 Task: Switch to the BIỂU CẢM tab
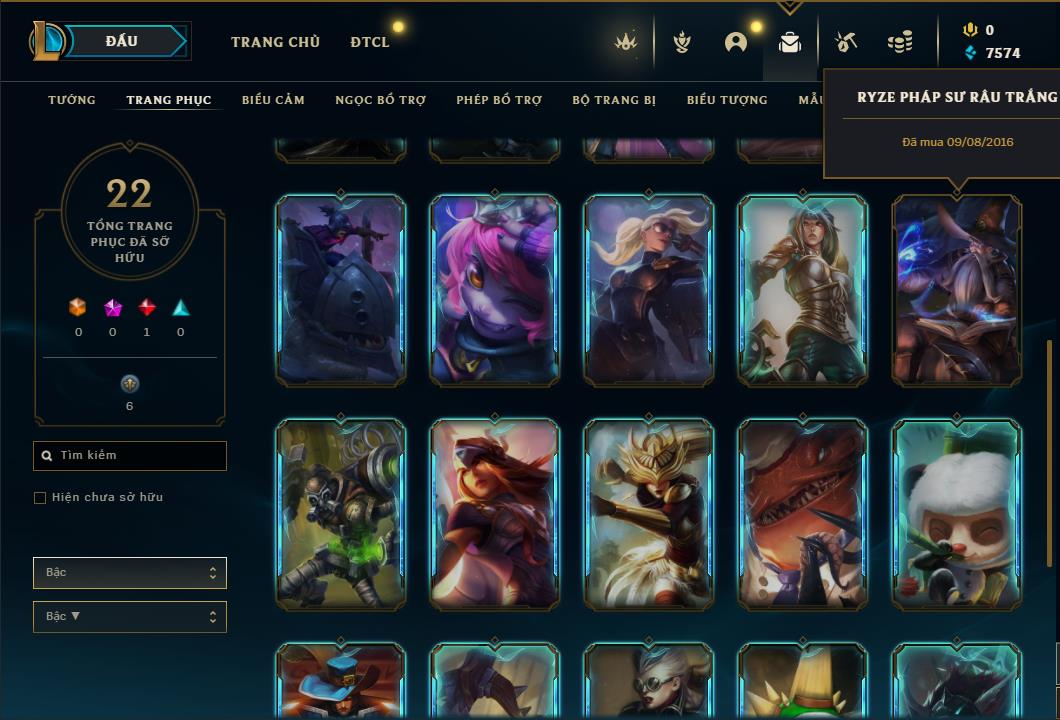[273, 100]
